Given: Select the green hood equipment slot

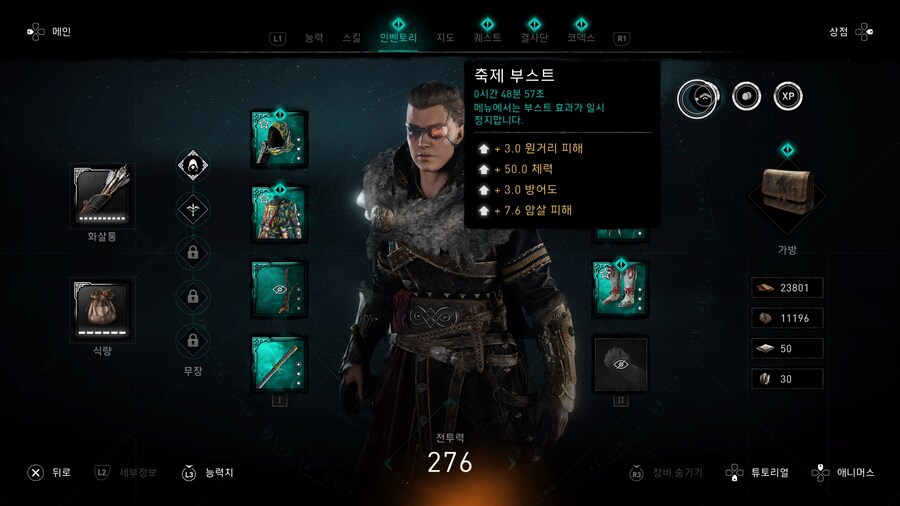Looking at the screenshot, I should pos(279,139).
